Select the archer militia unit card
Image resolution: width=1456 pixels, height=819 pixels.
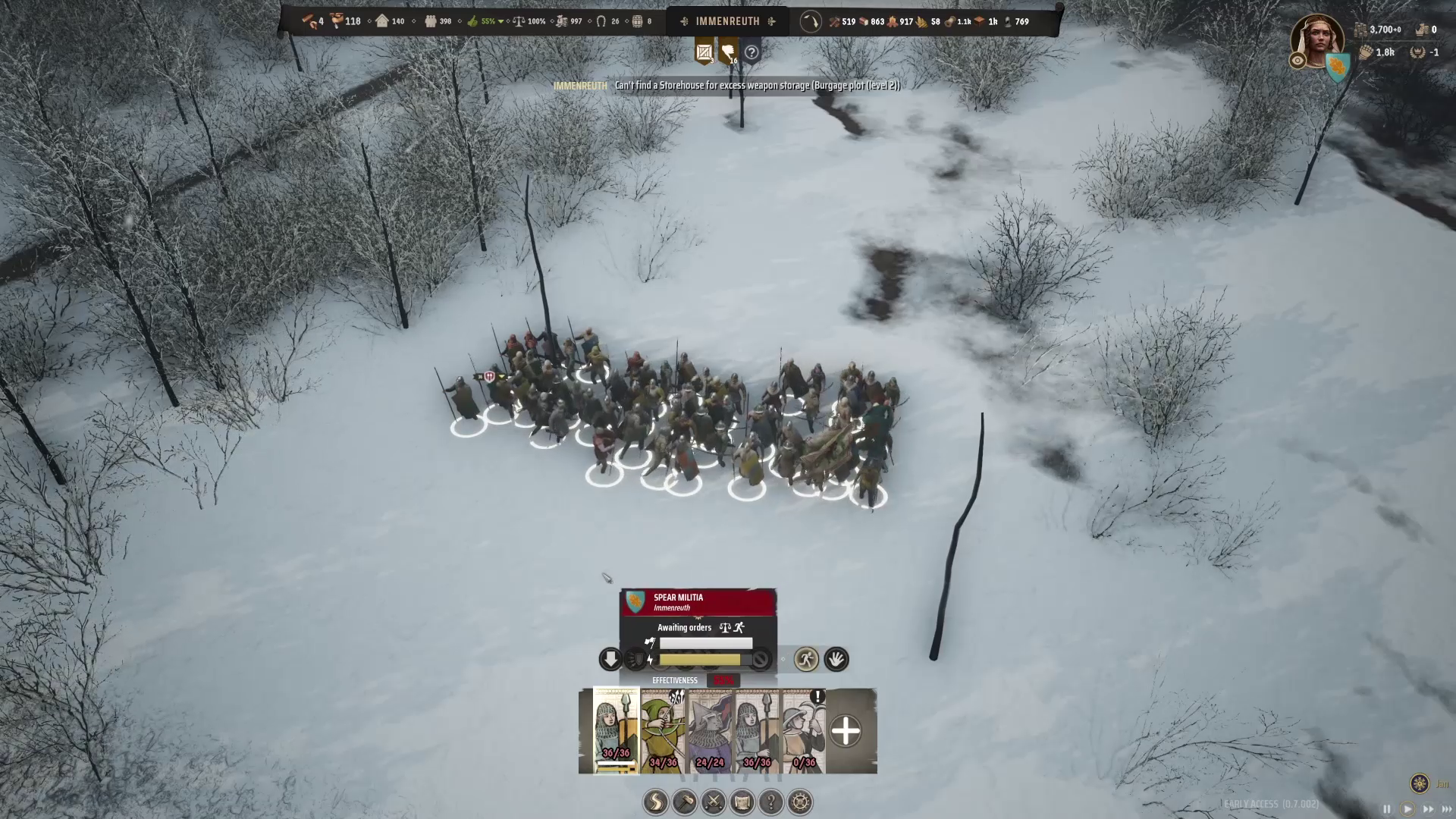663,730
